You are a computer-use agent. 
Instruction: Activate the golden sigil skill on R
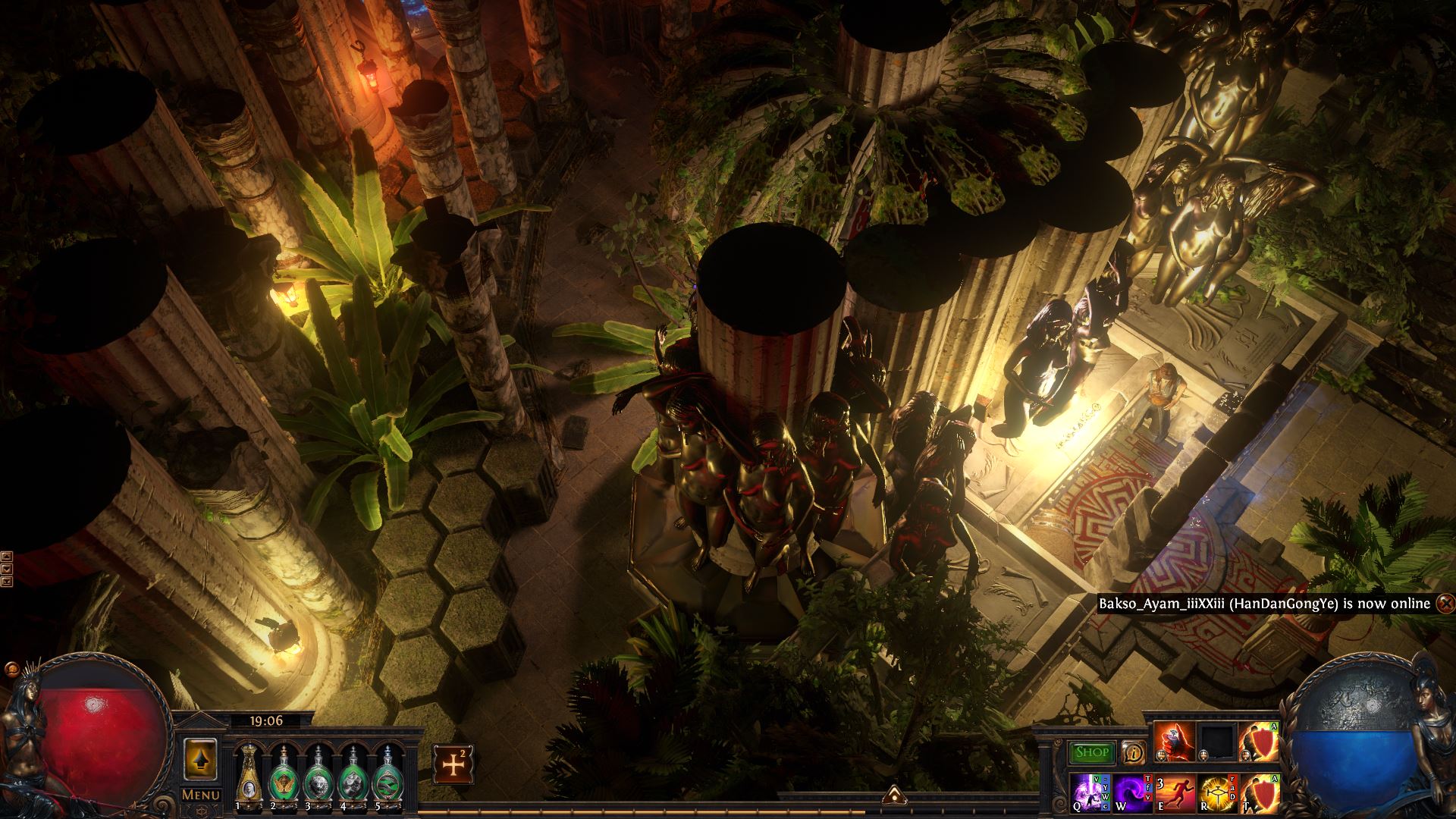(x=1217, y=792)
